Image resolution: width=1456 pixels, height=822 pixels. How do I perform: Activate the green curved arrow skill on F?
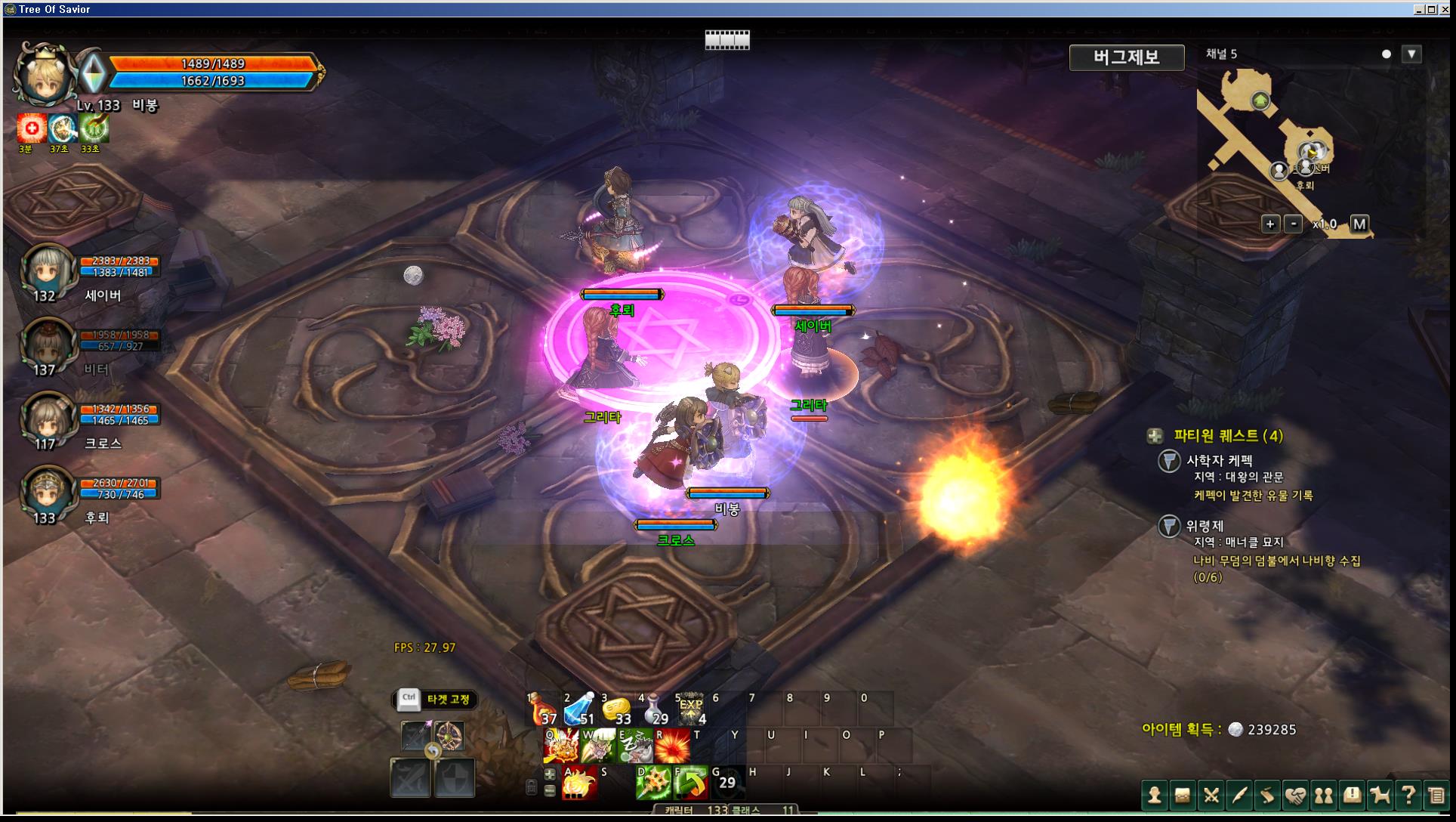(x=689, y=783)
